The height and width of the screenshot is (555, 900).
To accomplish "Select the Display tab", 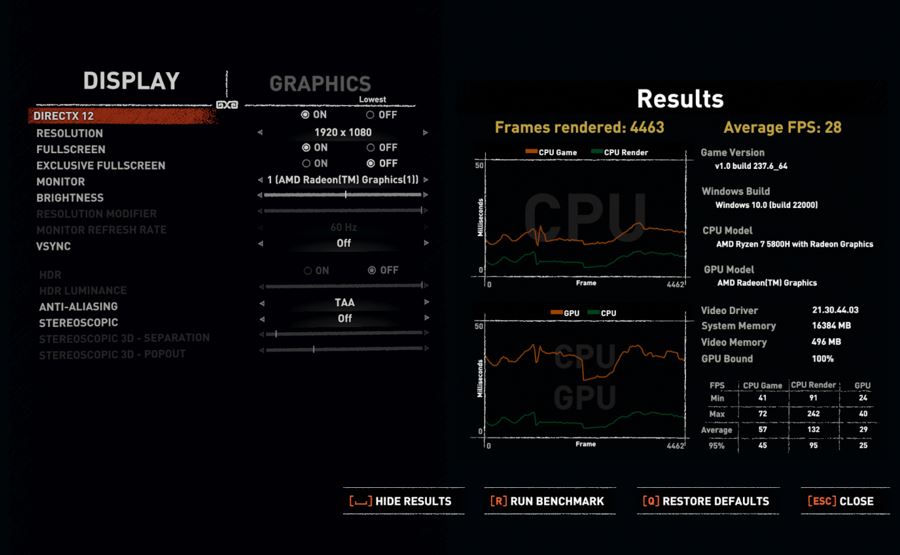I will point(131,81).
